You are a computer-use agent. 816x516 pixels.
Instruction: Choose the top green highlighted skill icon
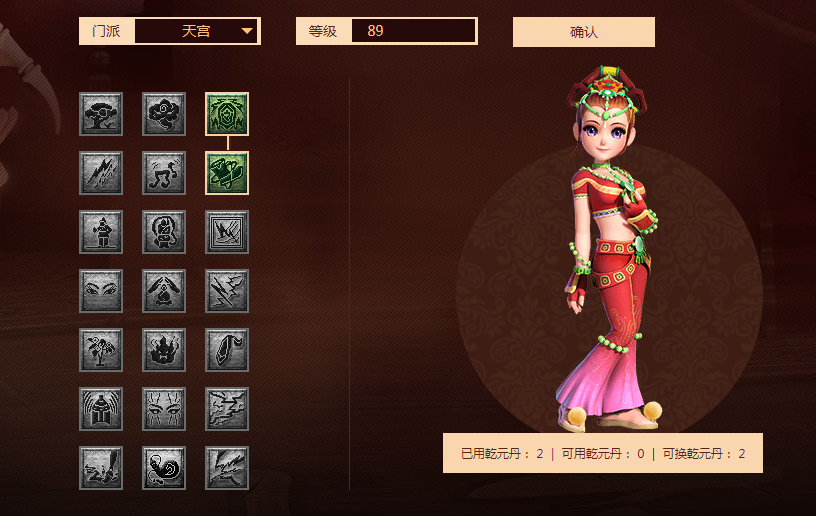coord(227,114)
